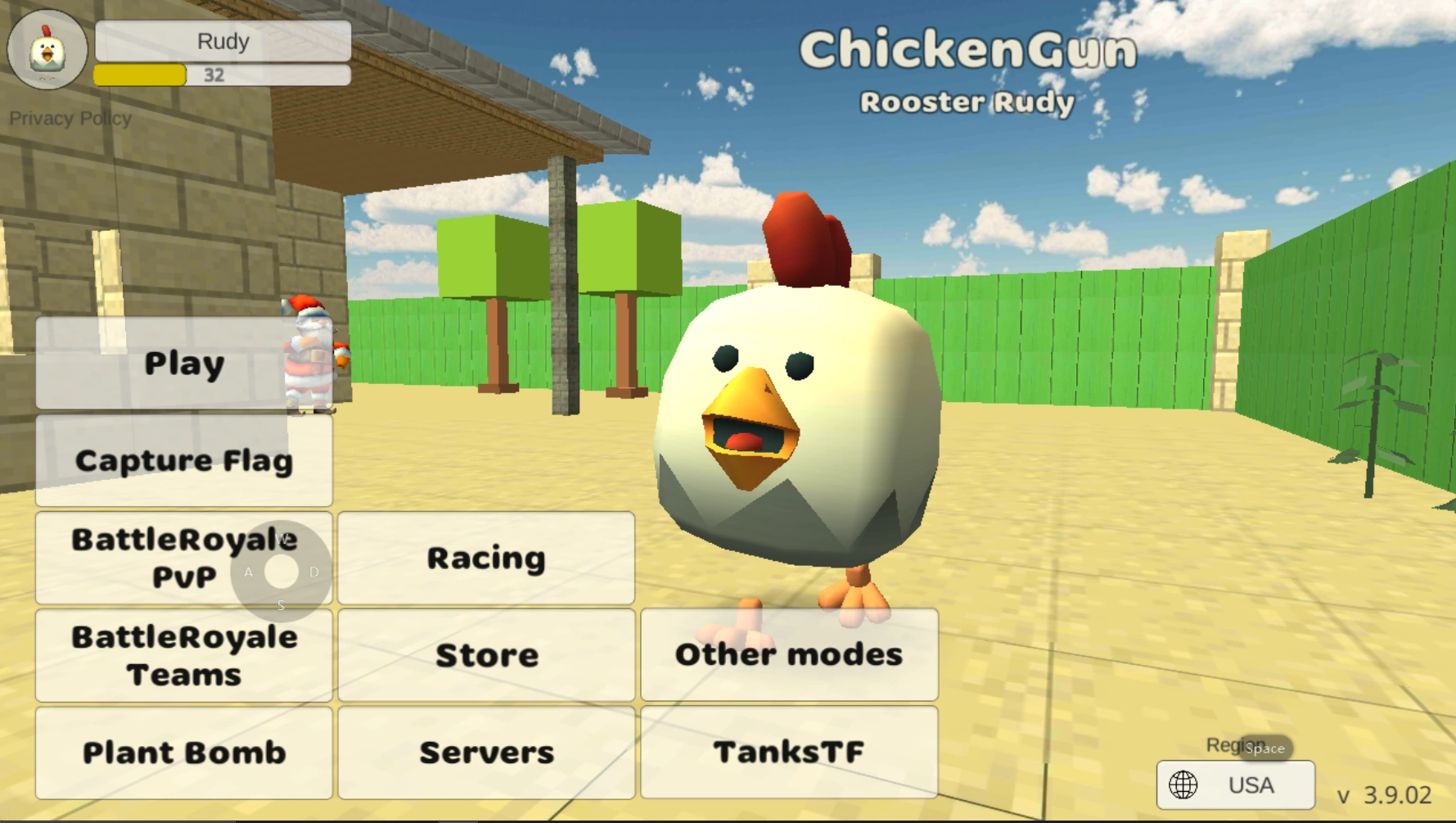This screenshot has height=823, width=1456.
Task: Open the Store
Action: click(485, 655)
